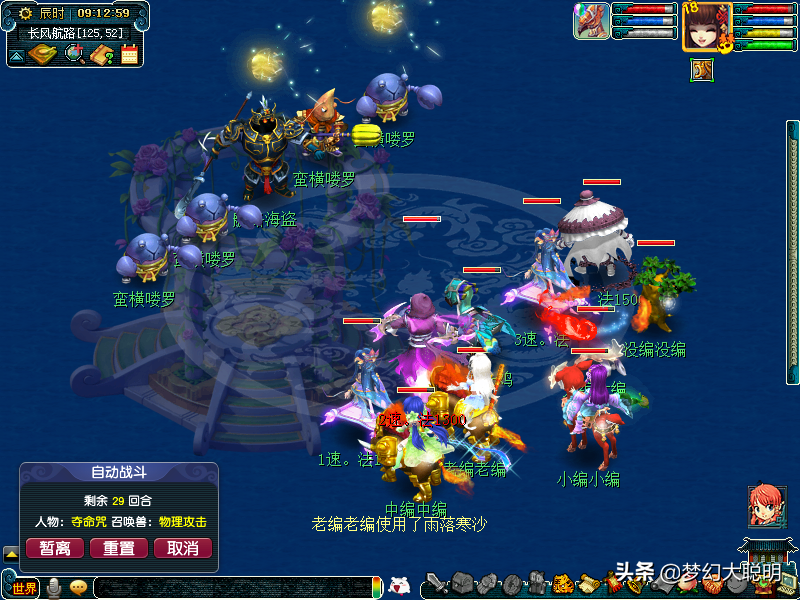Cancel auto-battle using 取消

tap(183, 548)
